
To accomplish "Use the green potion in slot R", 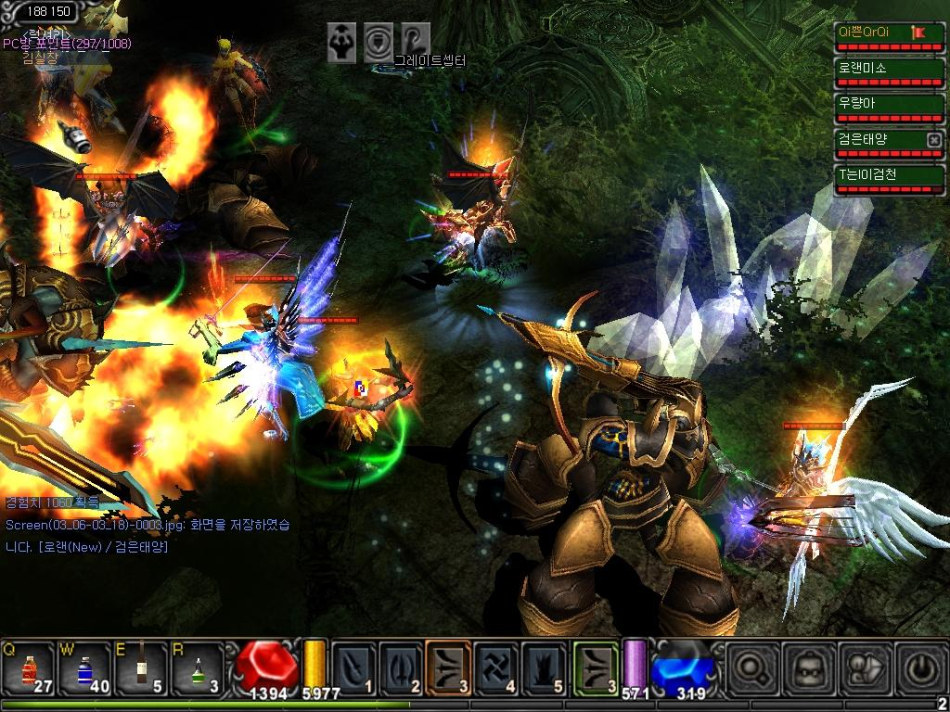I will pyautogui.click(x=197, y=667).
